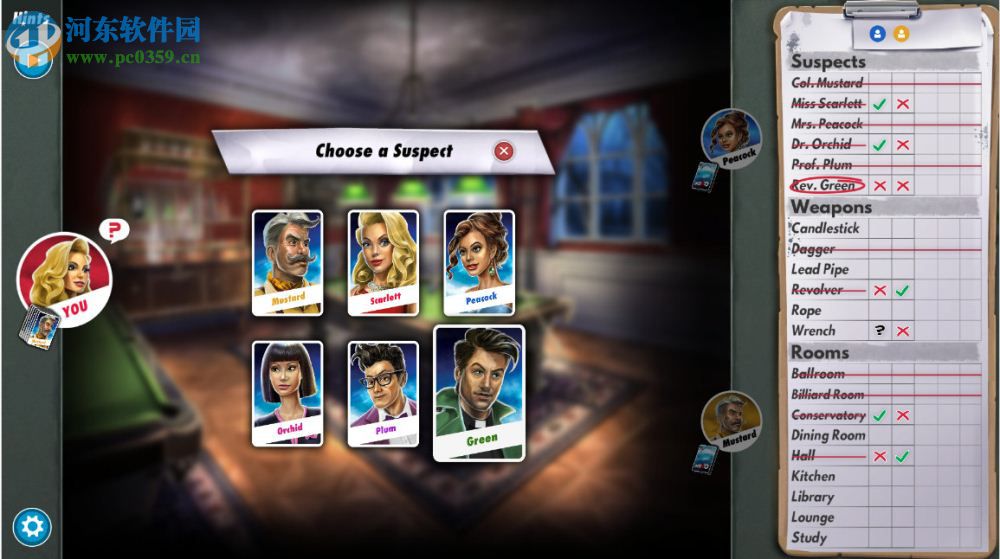Mark the Candlestick row on the clue sheet
This screenshot has height=559, width=1000.
click(825, 228)
